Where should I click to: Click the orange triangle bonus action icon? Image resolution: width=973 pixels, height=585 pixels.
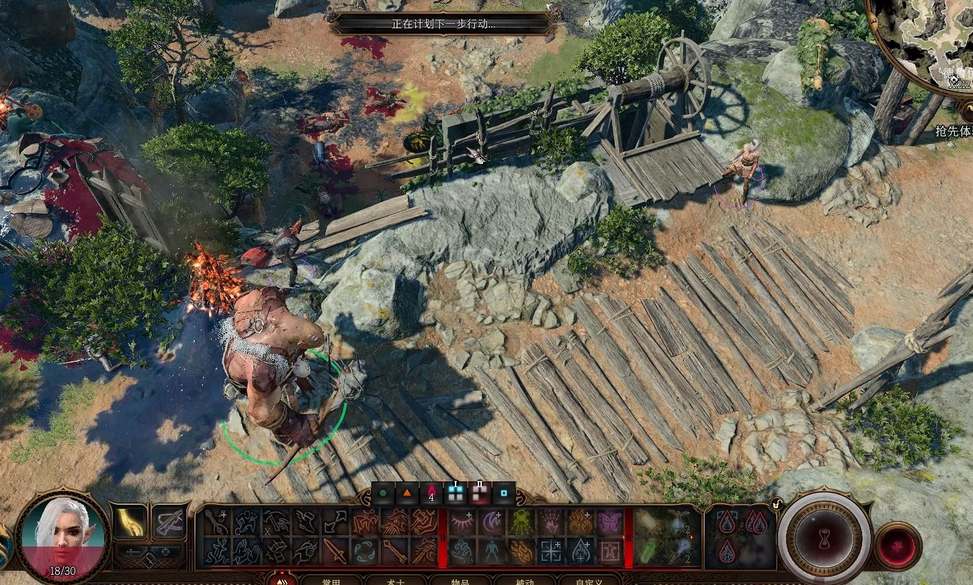pyautogui.click(x=407, y=493)
